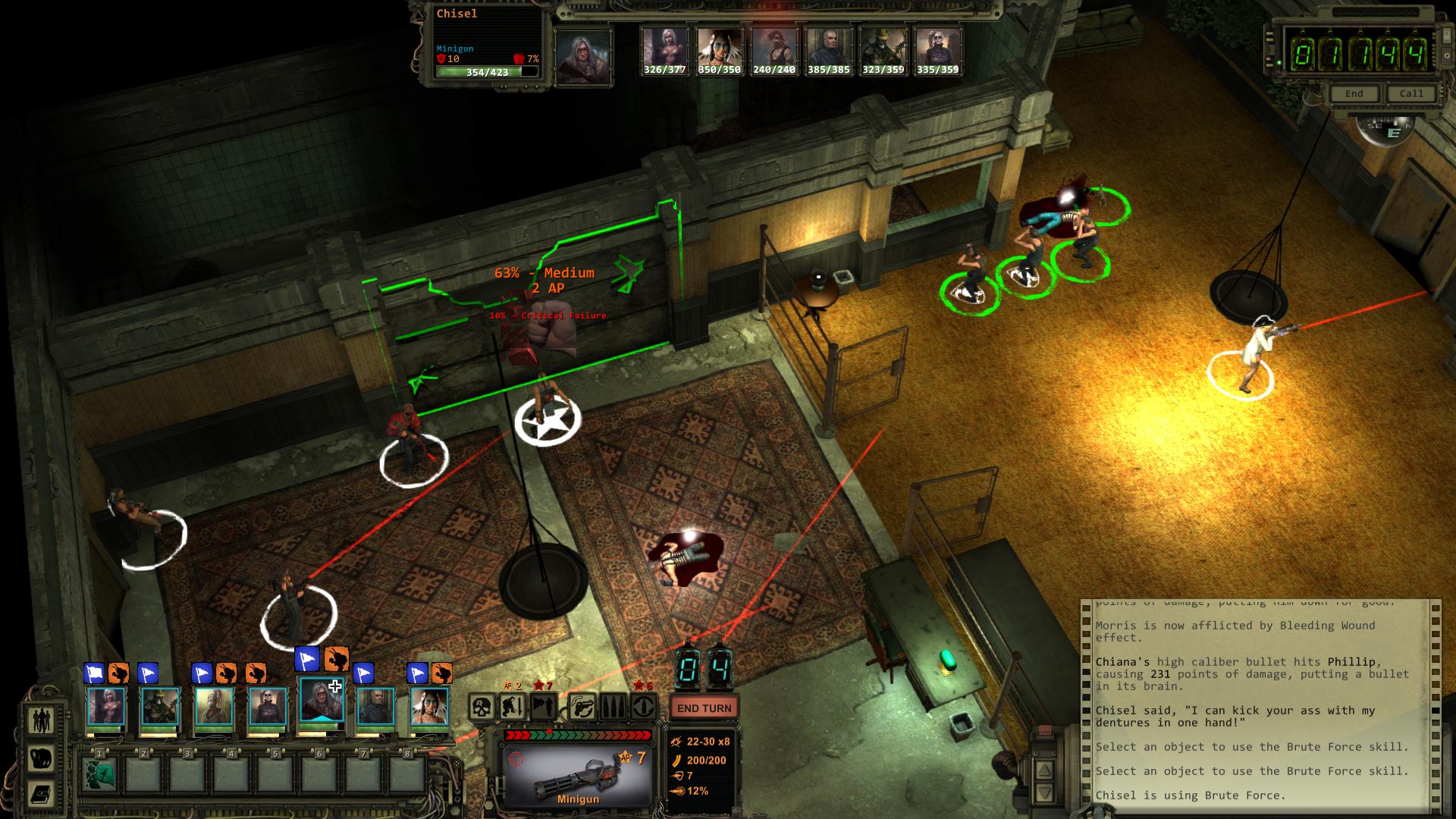Viewport: 1456px width, 819px height.
Task: Click the END TURN button
Action: (x=704, y=708)
